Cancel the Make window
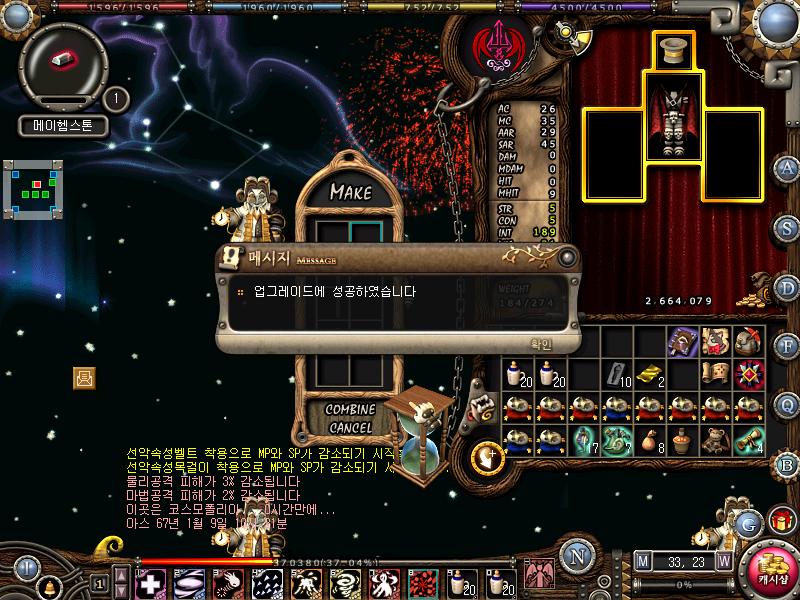 (350, 427)
